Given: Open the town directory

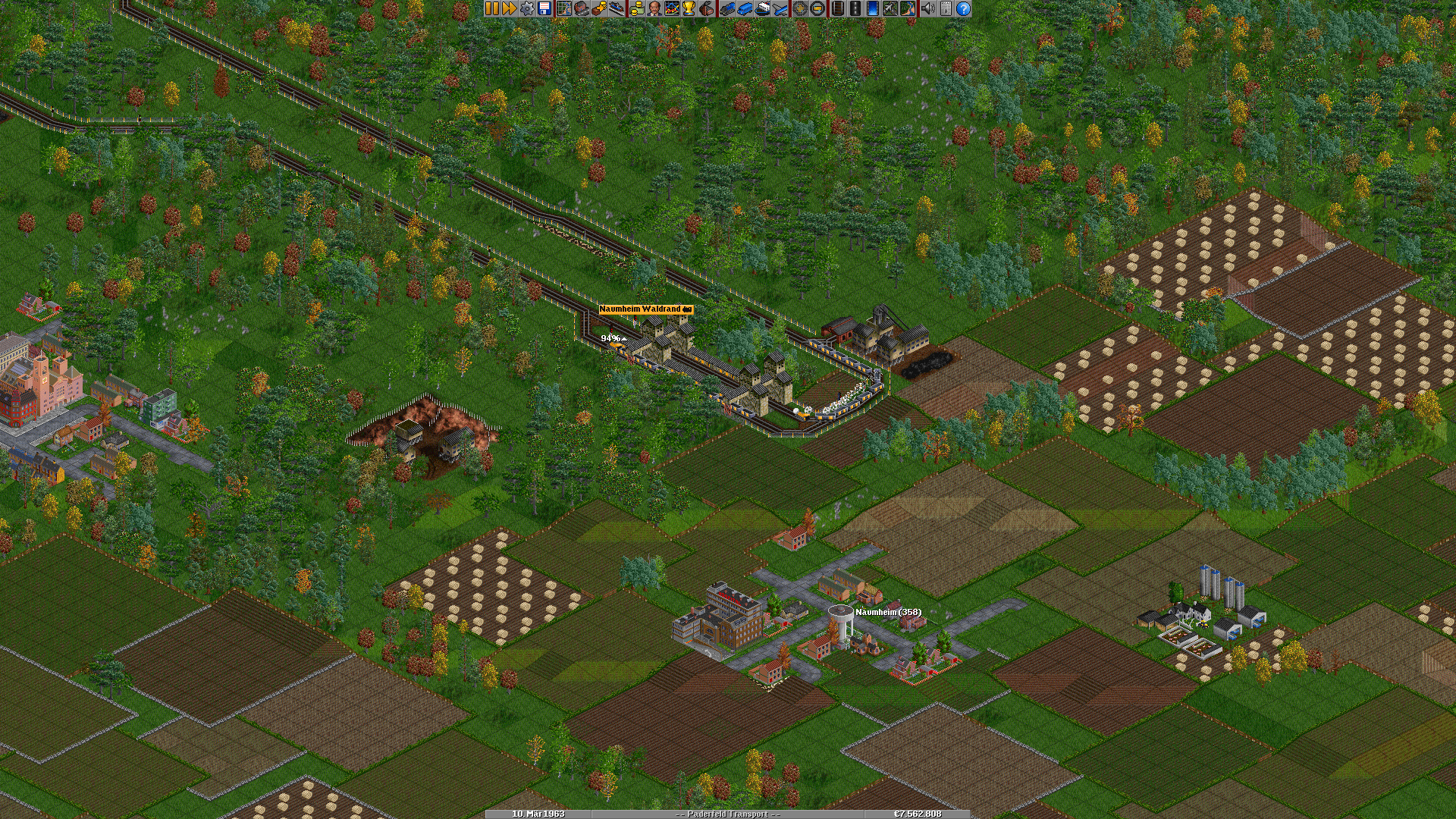Looking at the screenshot, I should (582, 8).
